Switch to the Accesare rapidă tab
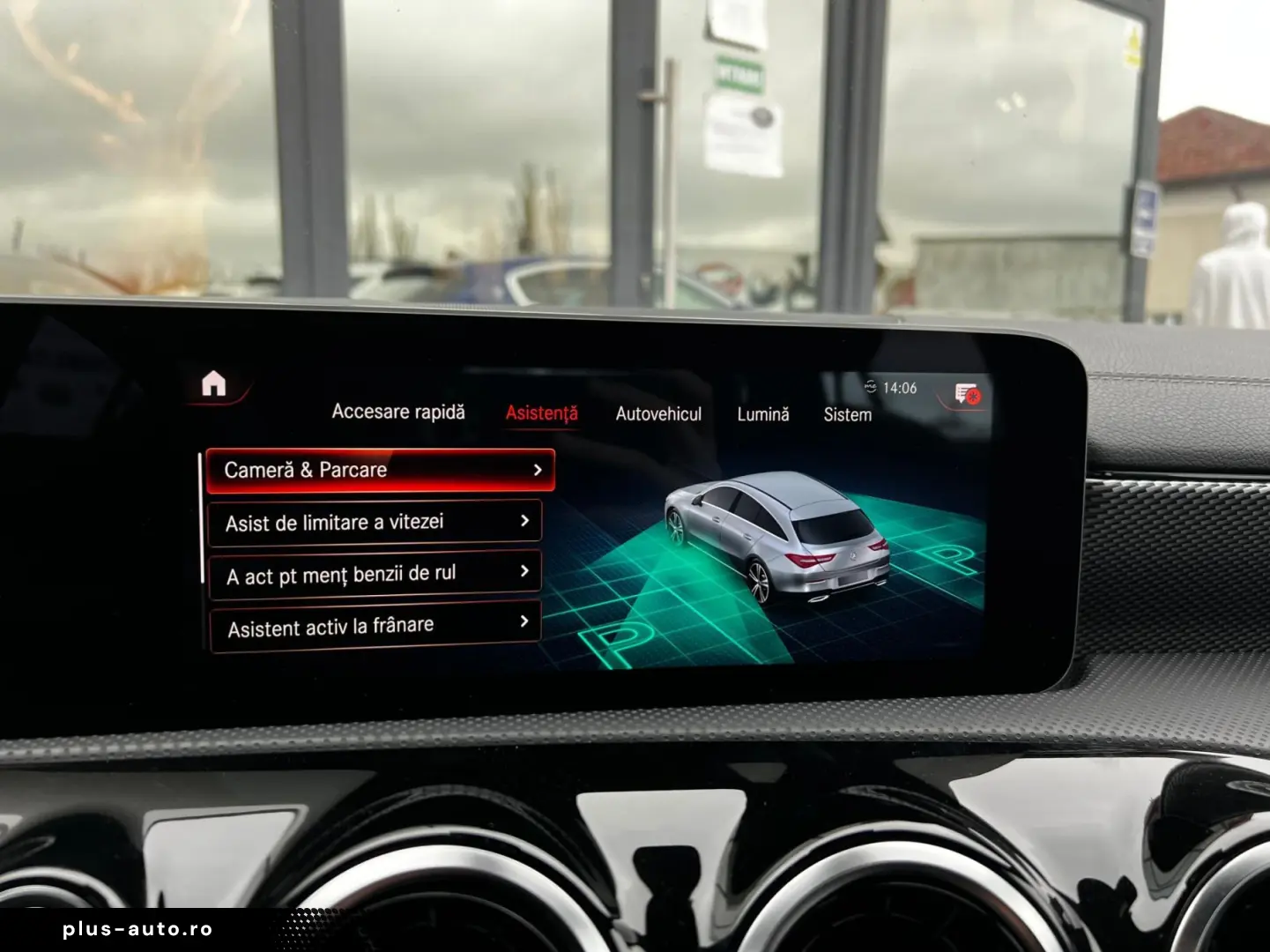Viewport: 1270px width, 952px height. [400, 412]
